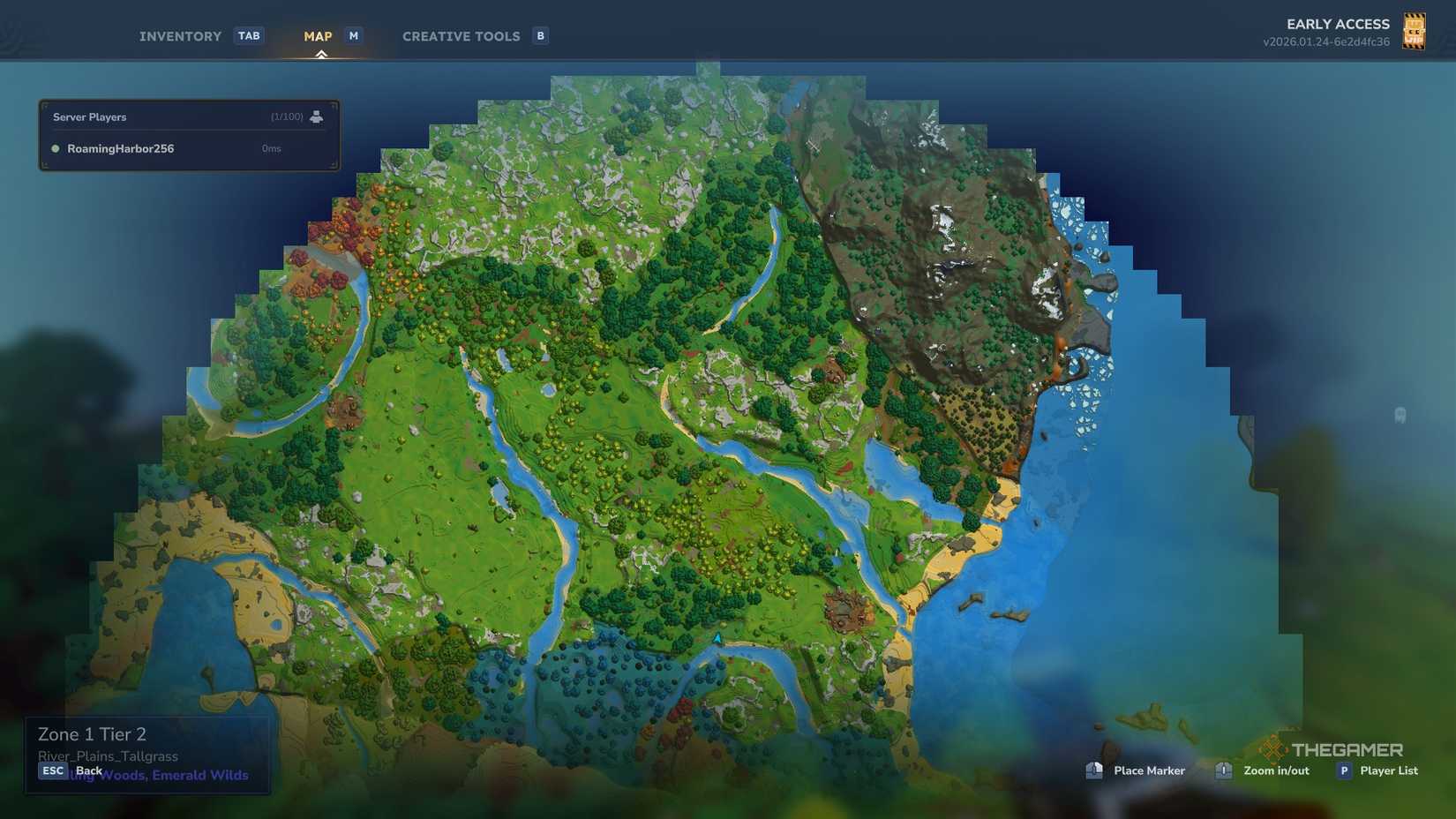This screenshot has width=1456, height=819.
Task: Click Back next to the ESC badge
Action: (88, 770)
